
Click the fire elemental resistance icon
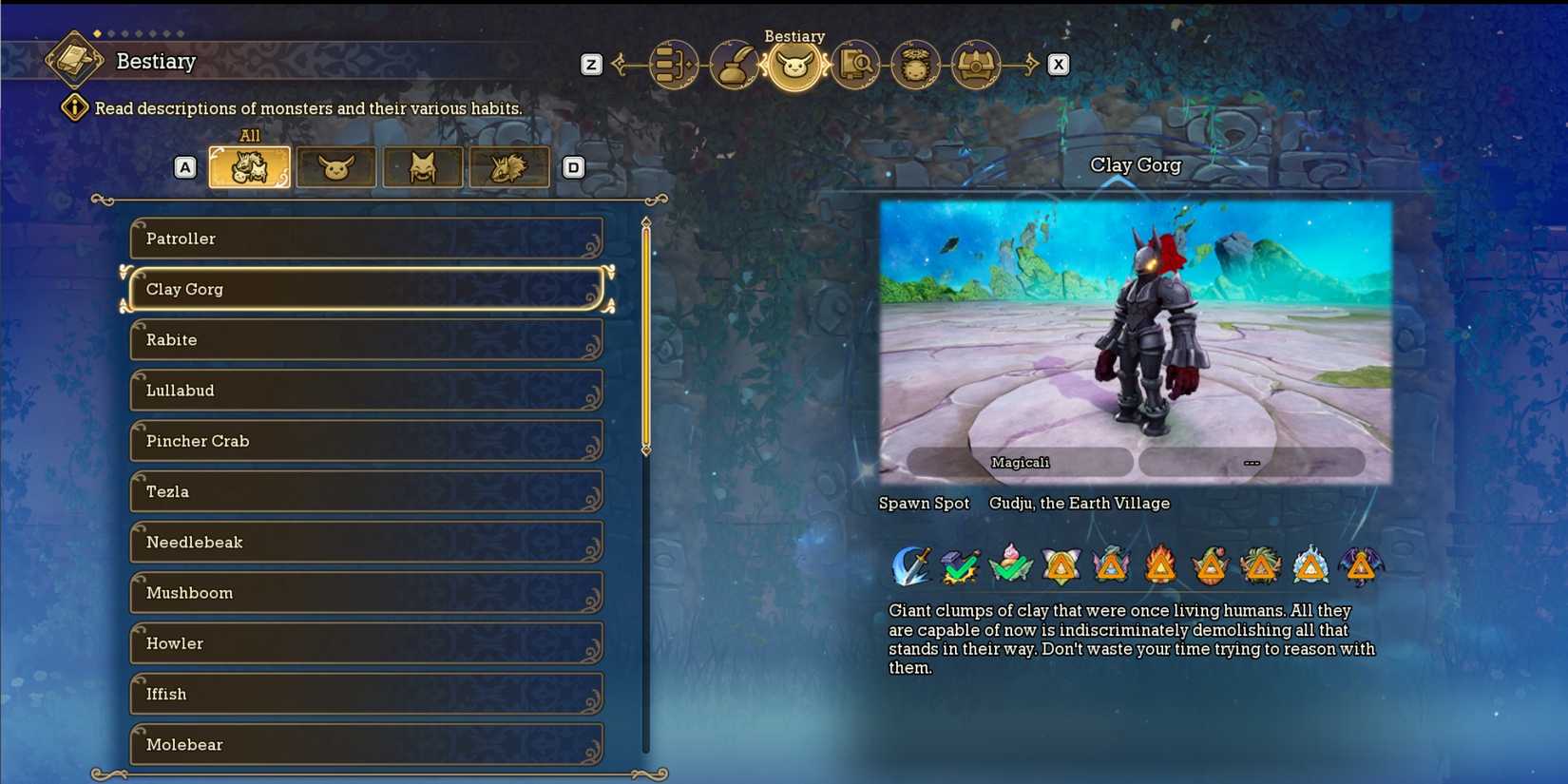pos(1161,565)
